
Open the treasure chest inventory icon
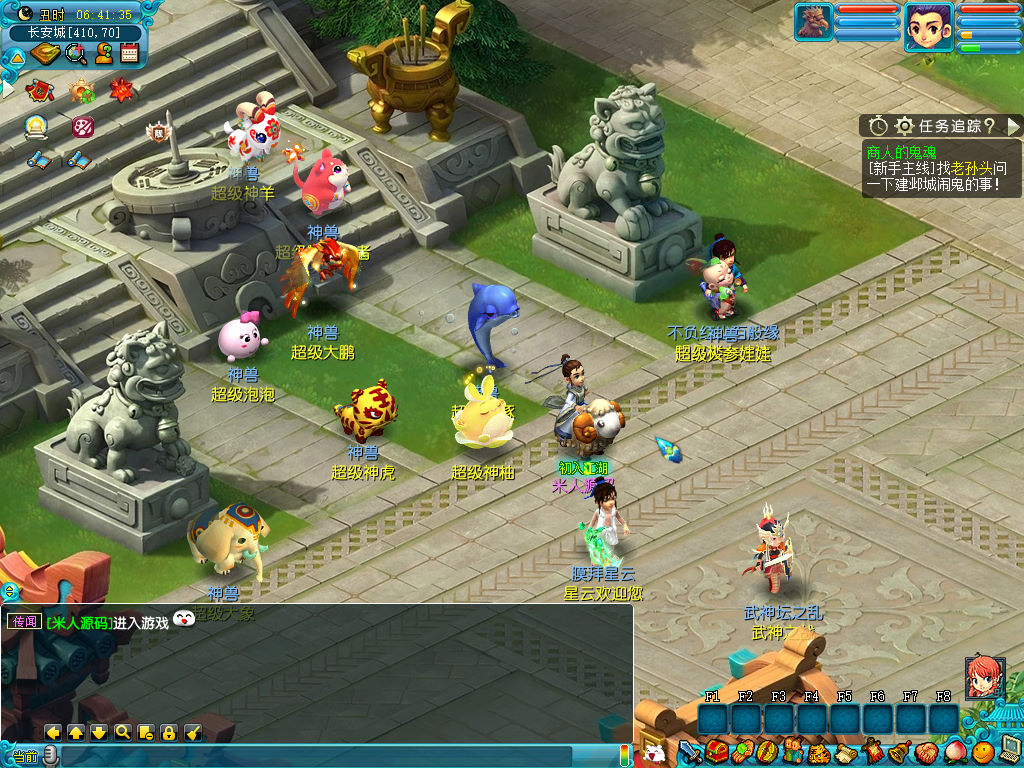(x=716, y=750)
